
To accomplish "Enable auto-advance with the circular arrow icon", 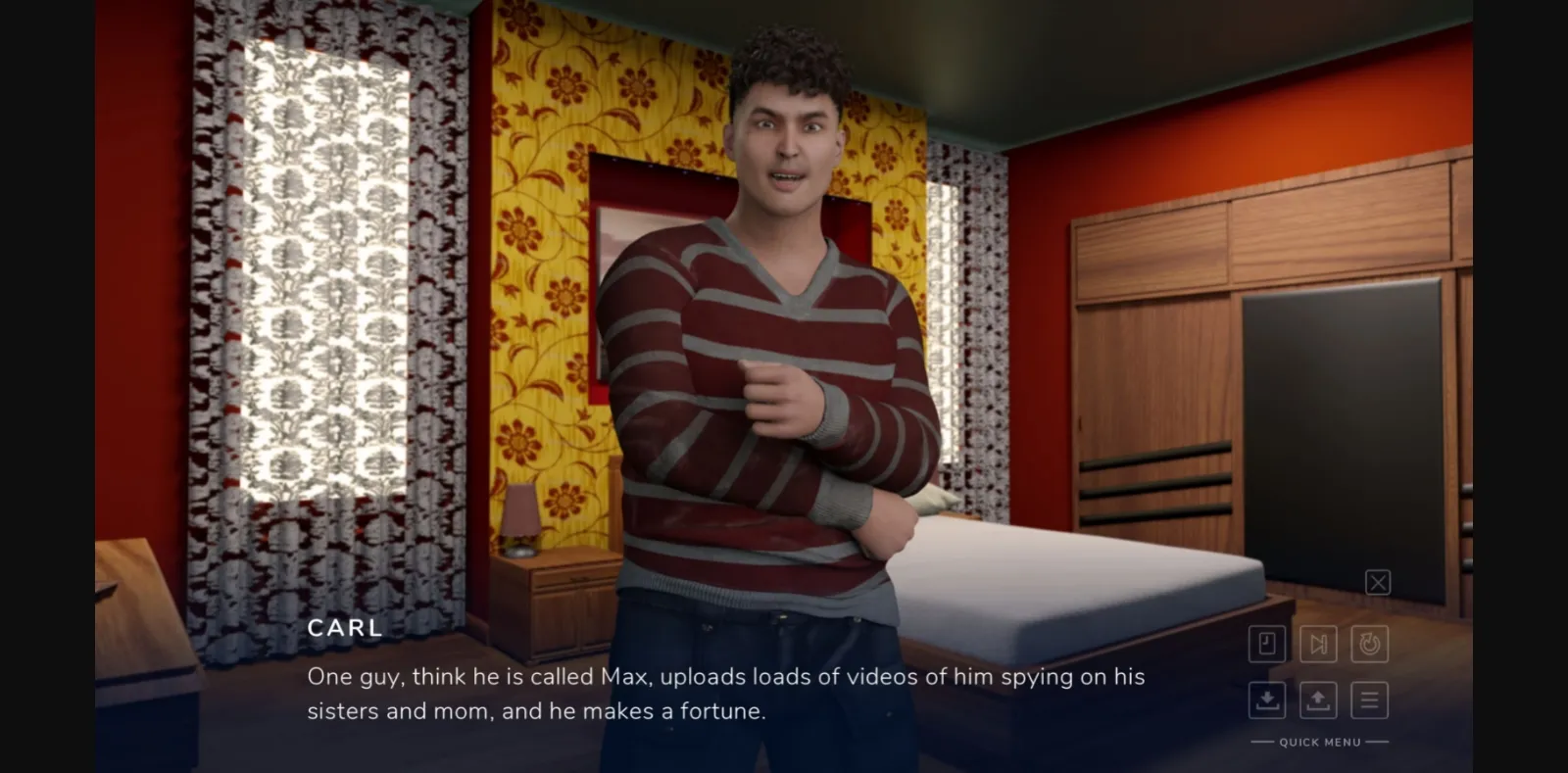I will point(1369,644).
